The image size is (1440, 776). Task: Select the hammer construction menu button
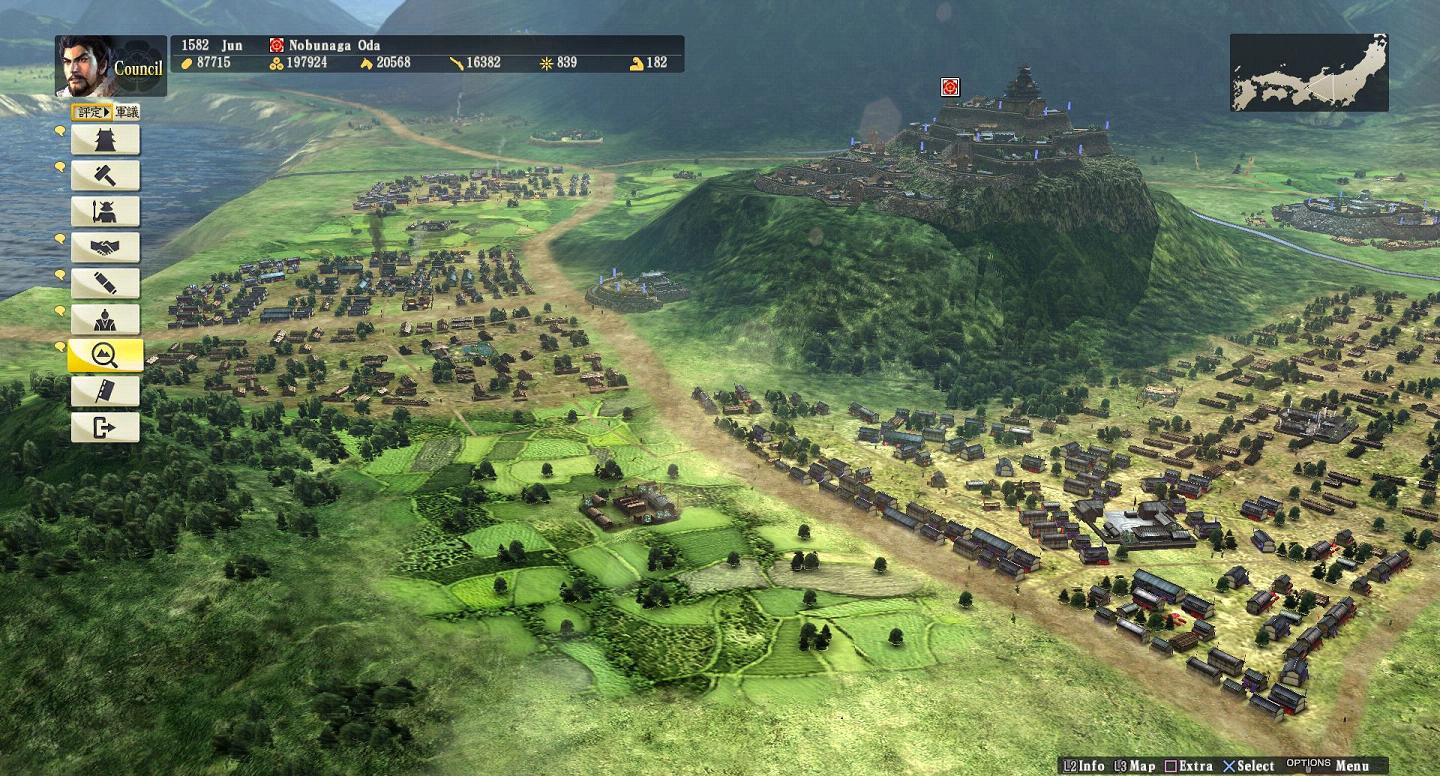point(105,176)
